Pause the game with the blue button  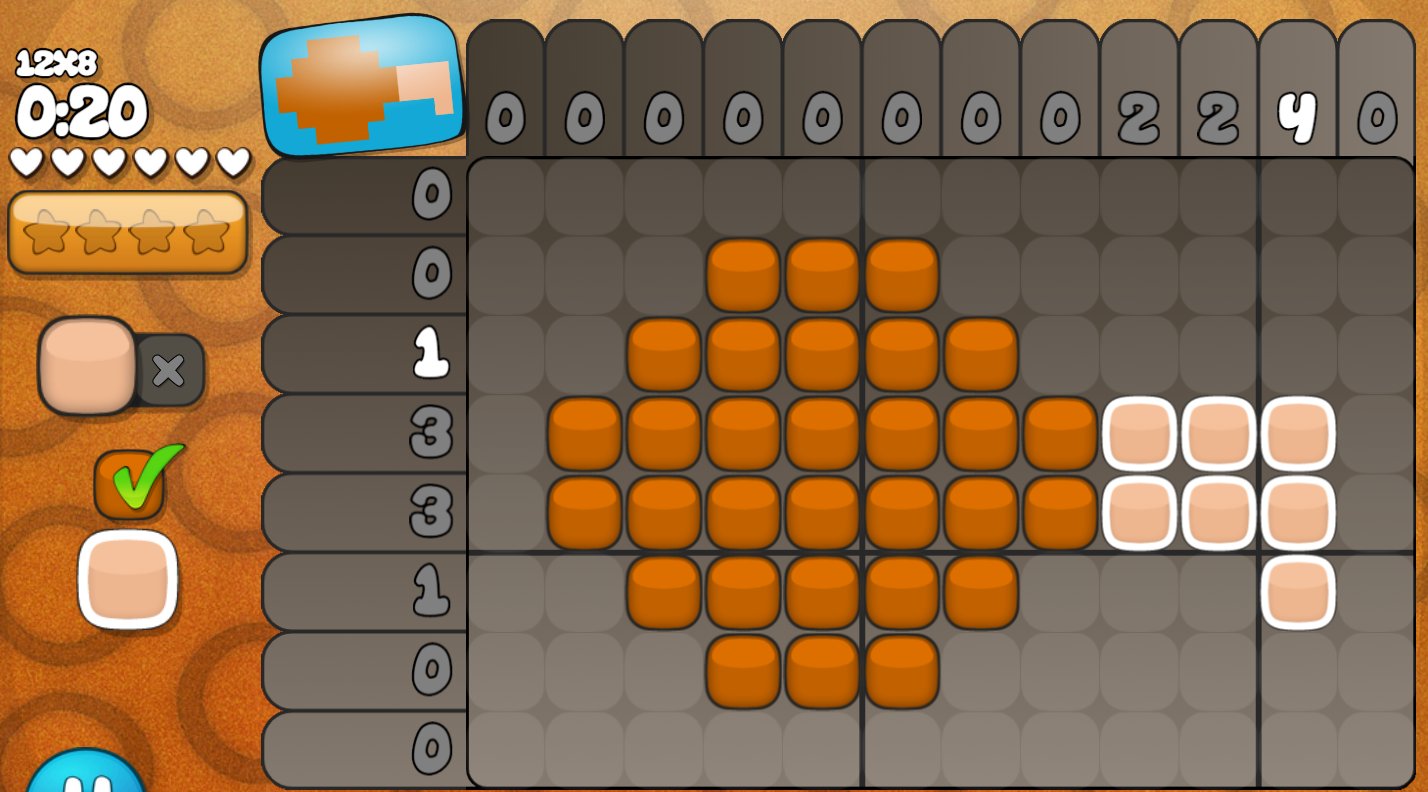(x=85, y=776)
